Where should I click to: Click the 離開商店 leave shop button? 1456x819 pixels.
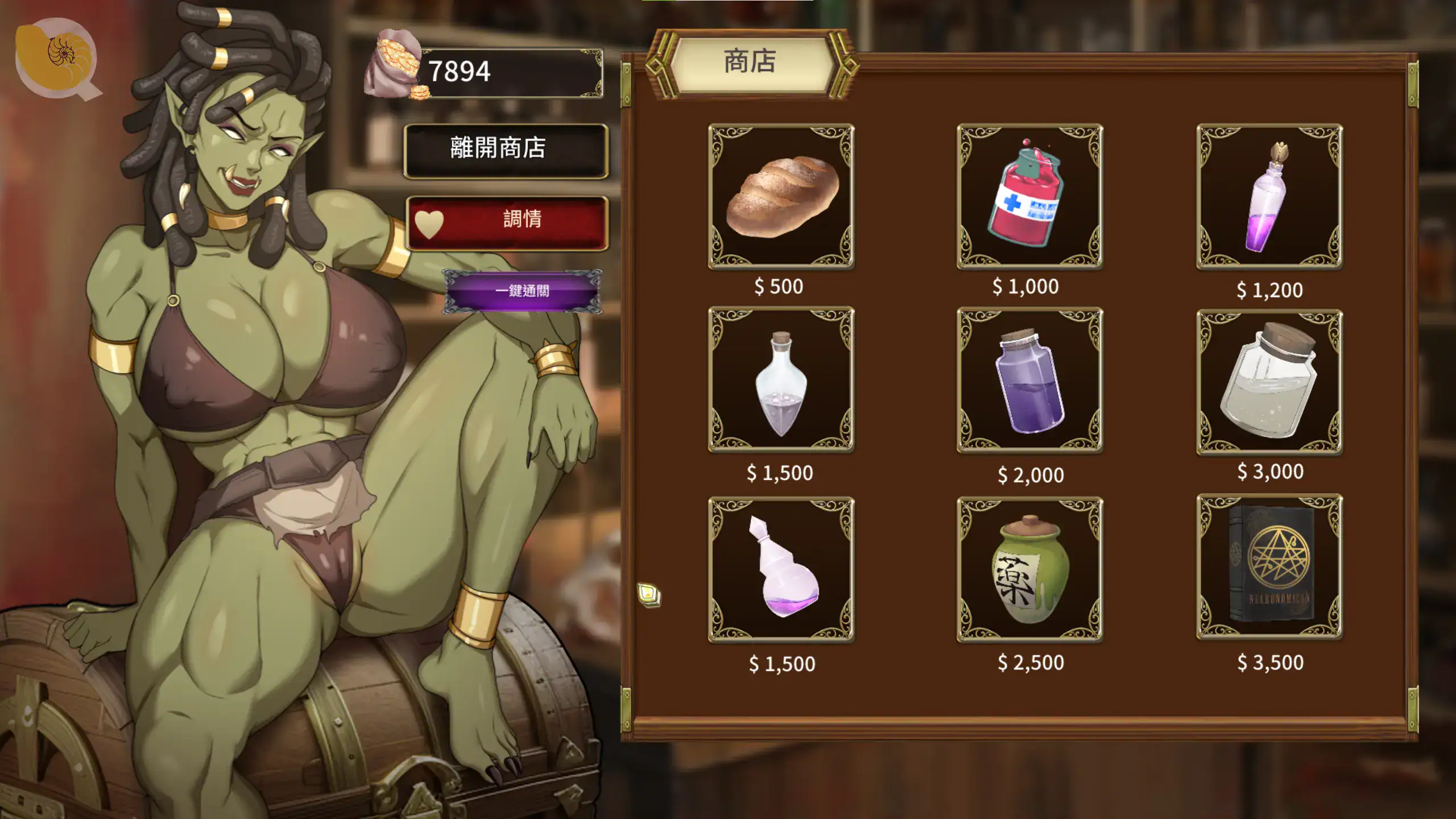tap(506, 150)
